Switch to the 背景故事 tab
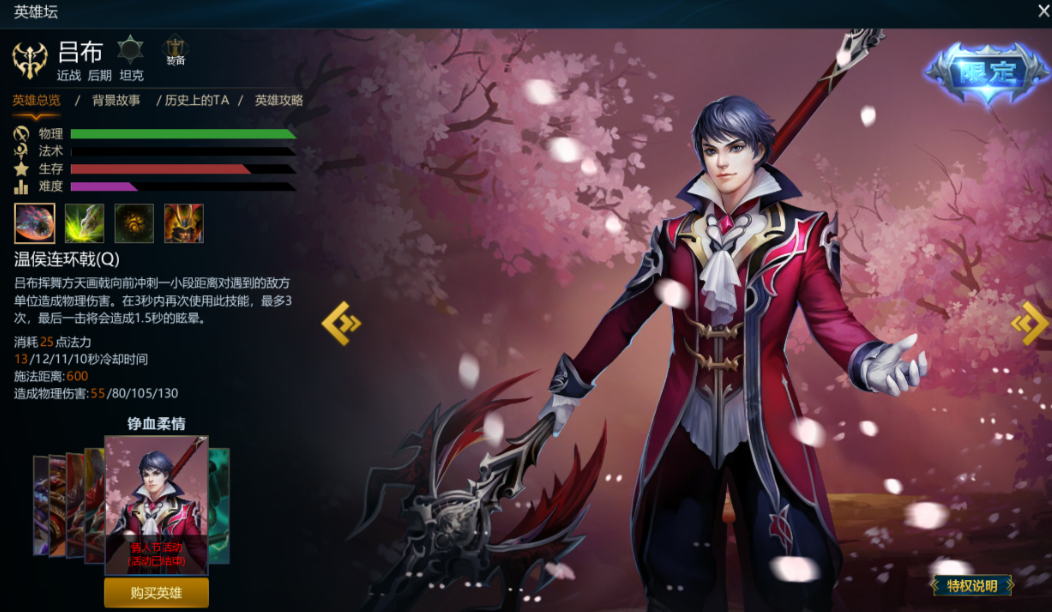1052x612 pixels. [116, 100]
